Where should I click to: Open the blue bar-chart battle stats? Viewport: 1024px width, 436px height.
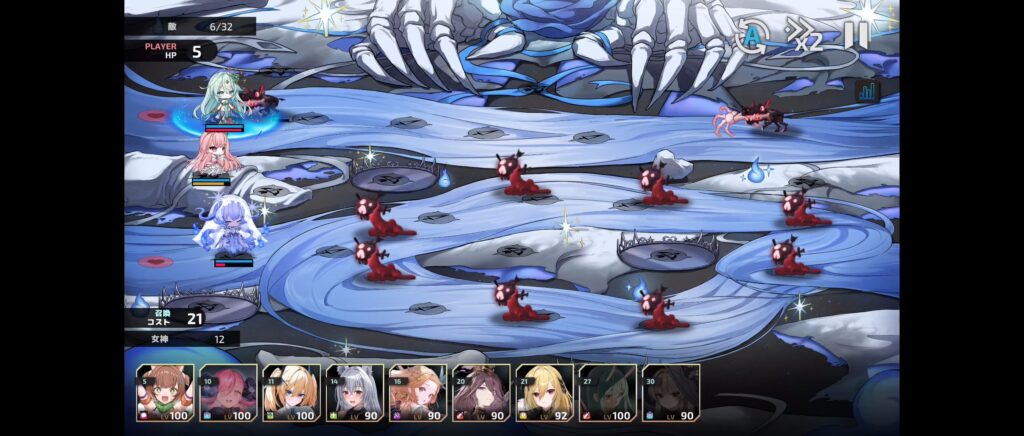[x=868, y=91]
